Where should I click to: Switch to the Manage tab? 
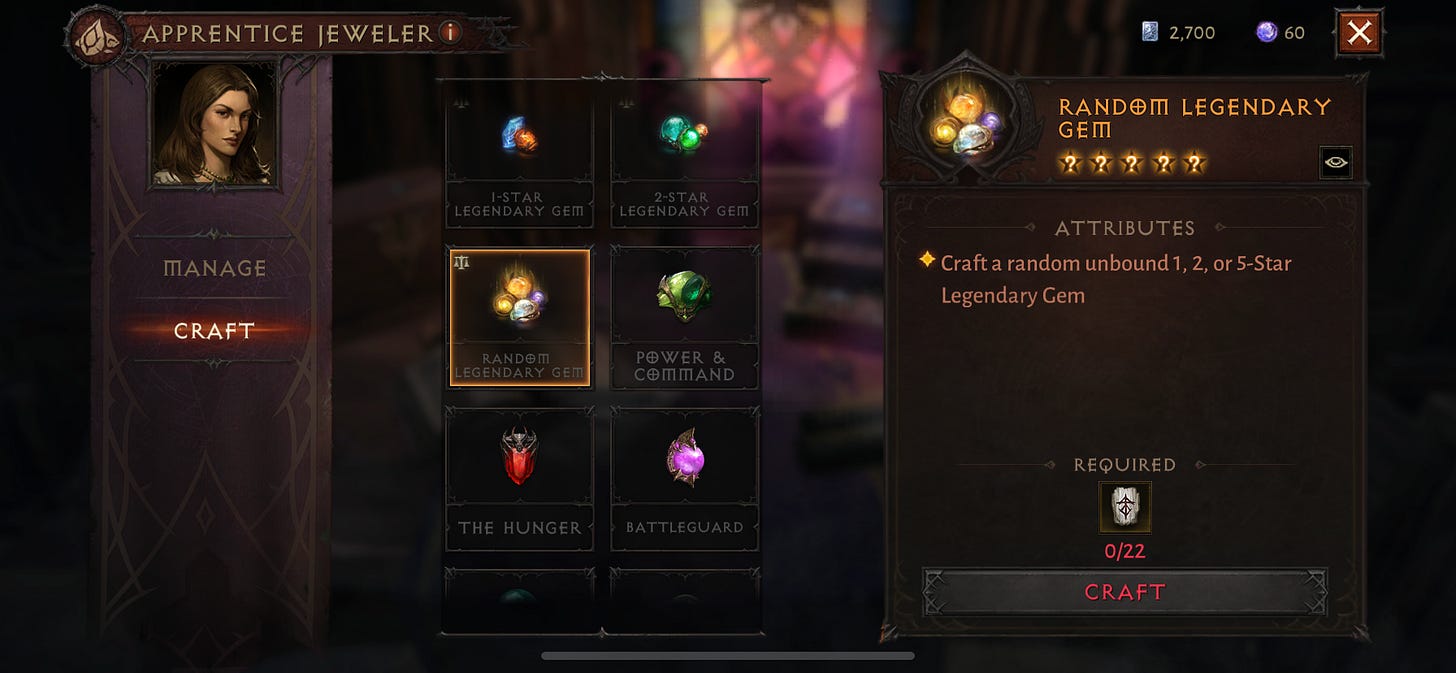[x=215, y=268]
